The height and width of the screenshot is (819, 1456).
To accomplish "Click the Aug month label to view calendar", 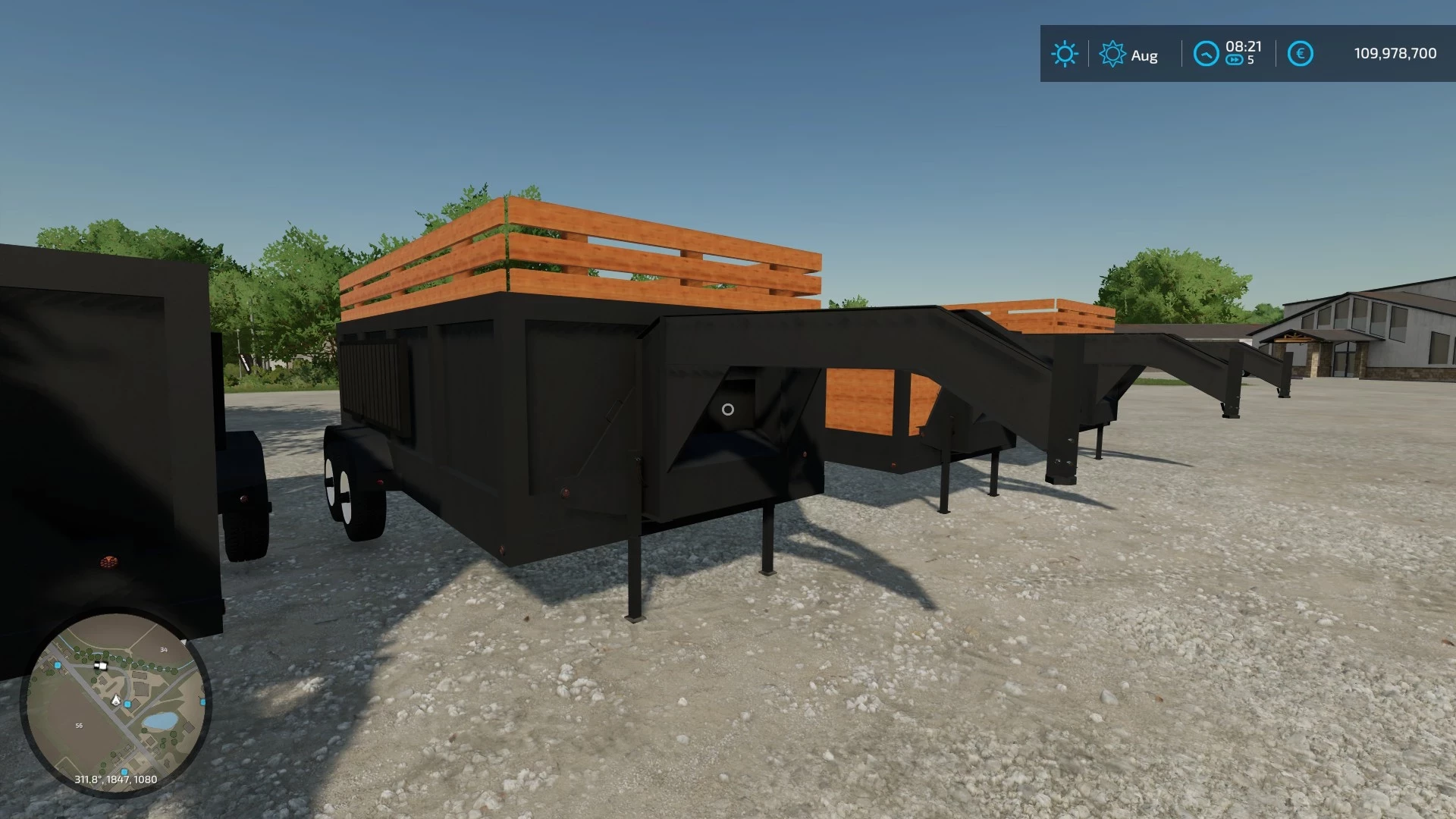I will click(1145, 55).
